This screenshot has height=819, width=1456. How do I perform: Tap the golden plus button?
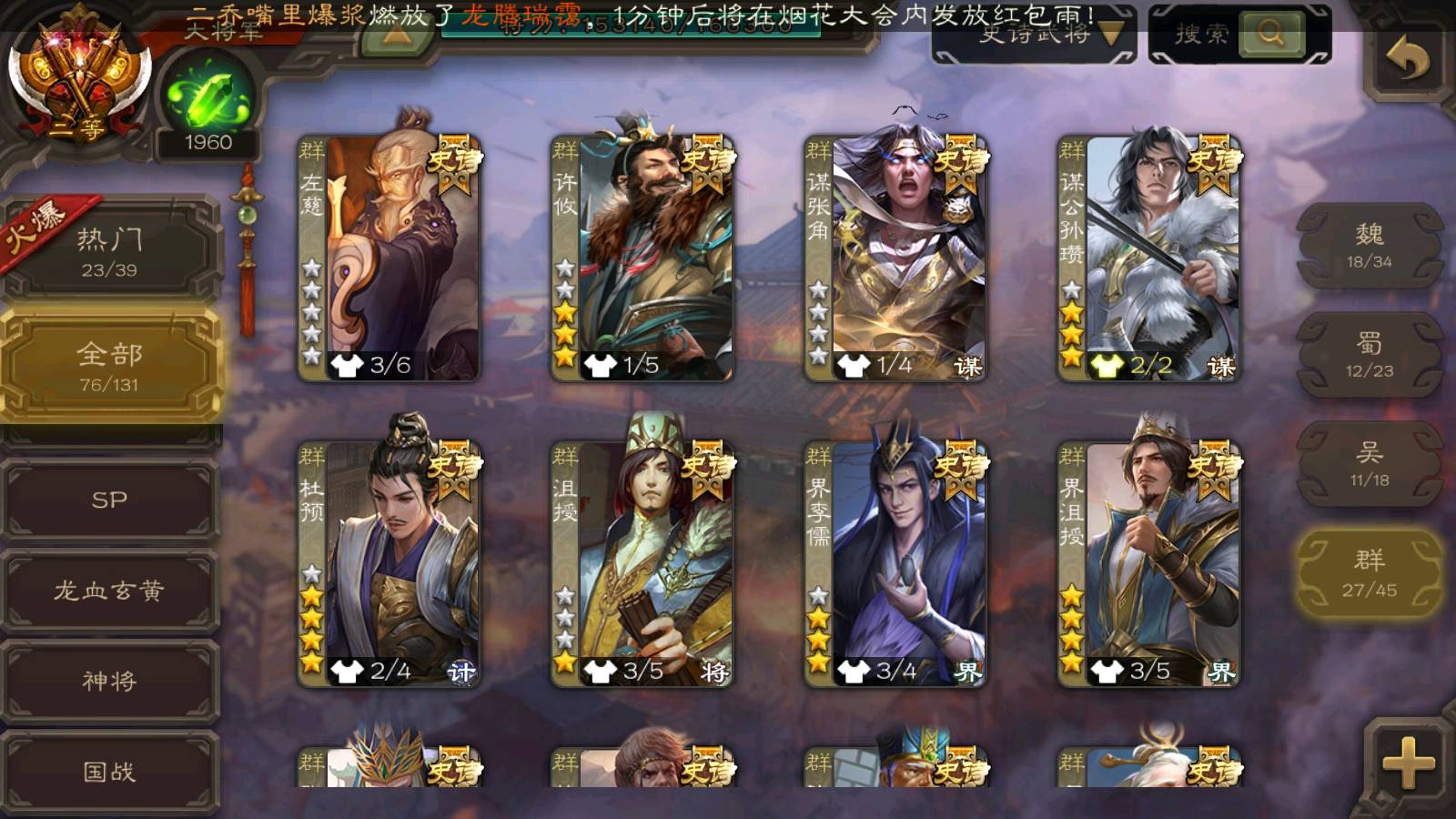click(1408, 762)
